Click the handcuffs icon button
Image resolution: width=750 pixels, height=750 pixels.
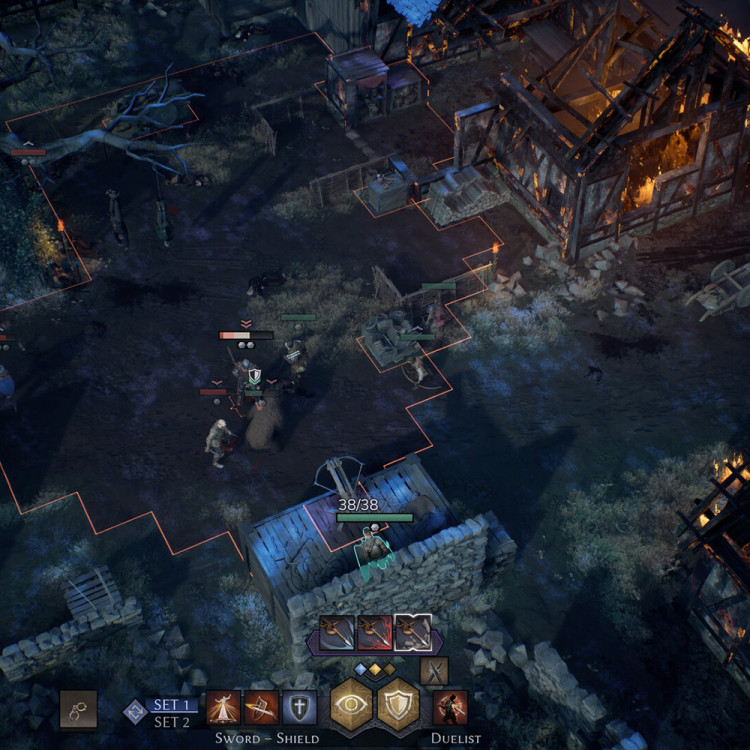coord(78,708)
